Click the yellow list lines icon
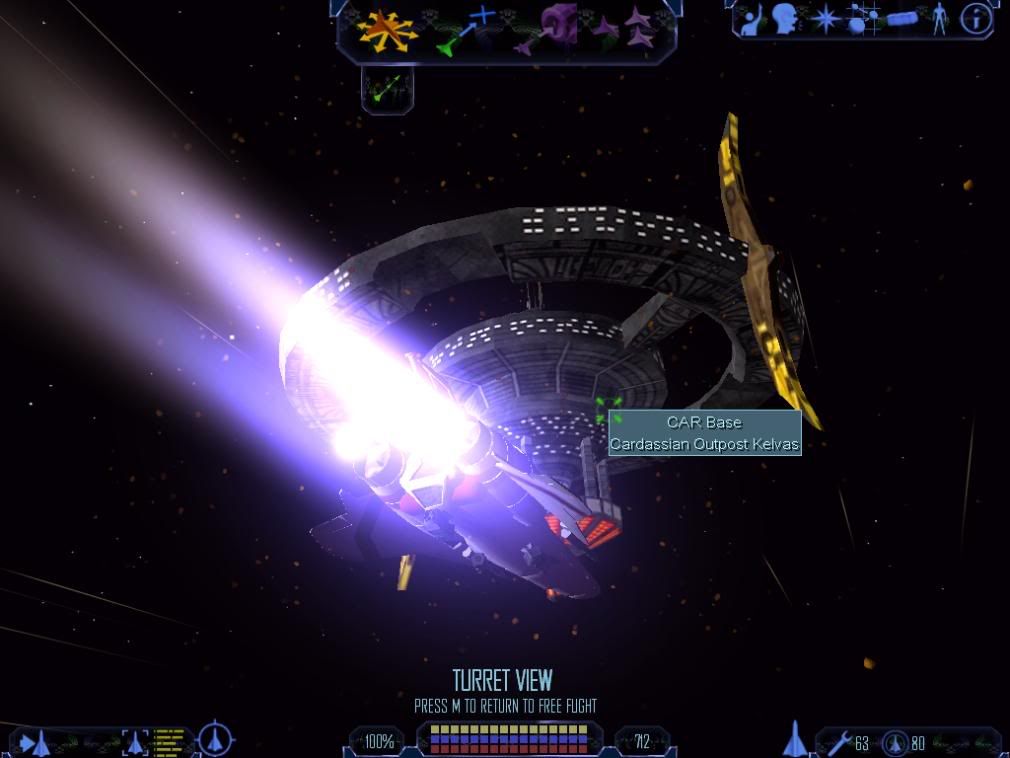 [170, 741]
